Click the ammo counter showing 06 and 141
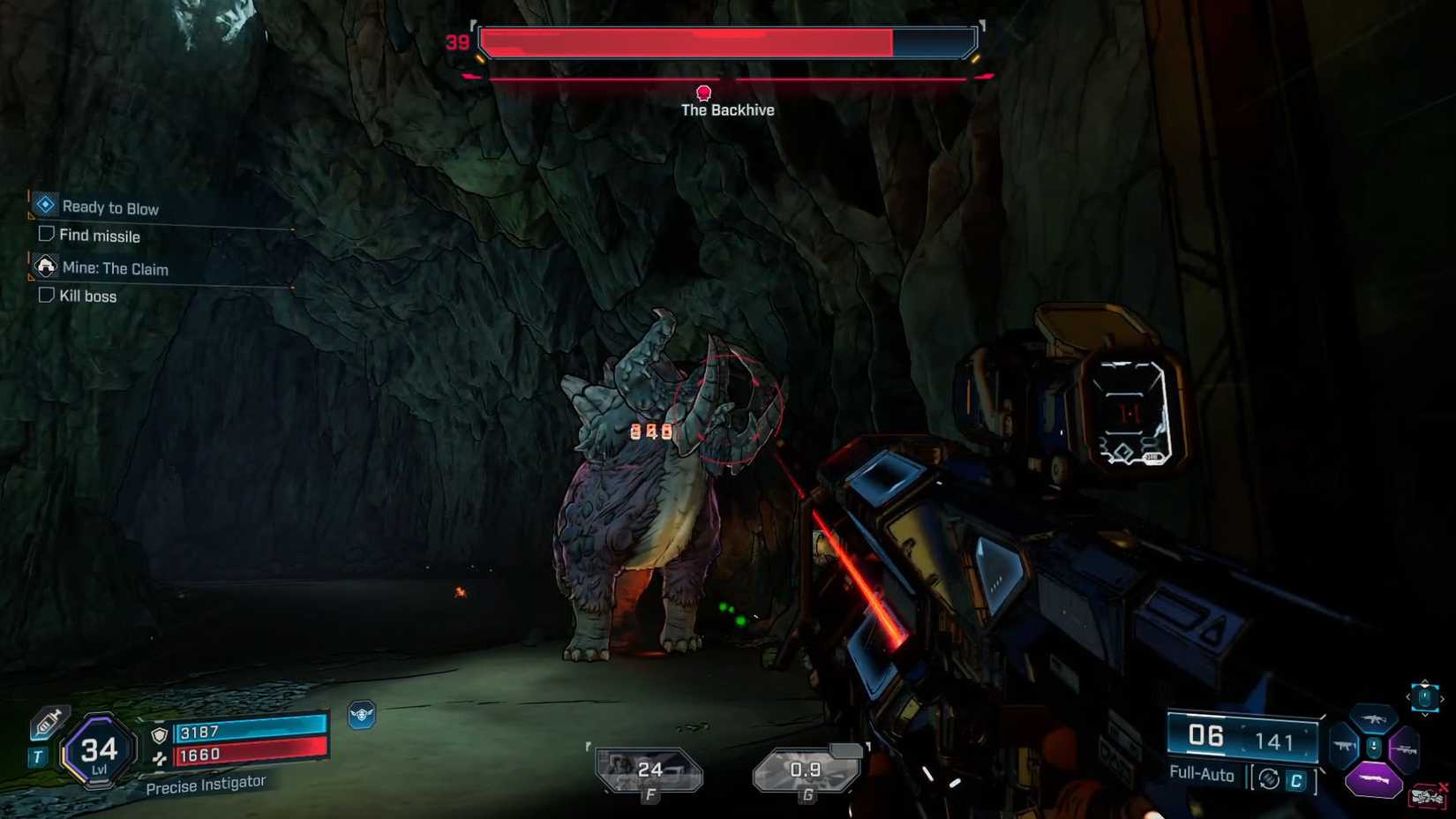This screenshot has width=1456, height=819. click(1242, 740)
